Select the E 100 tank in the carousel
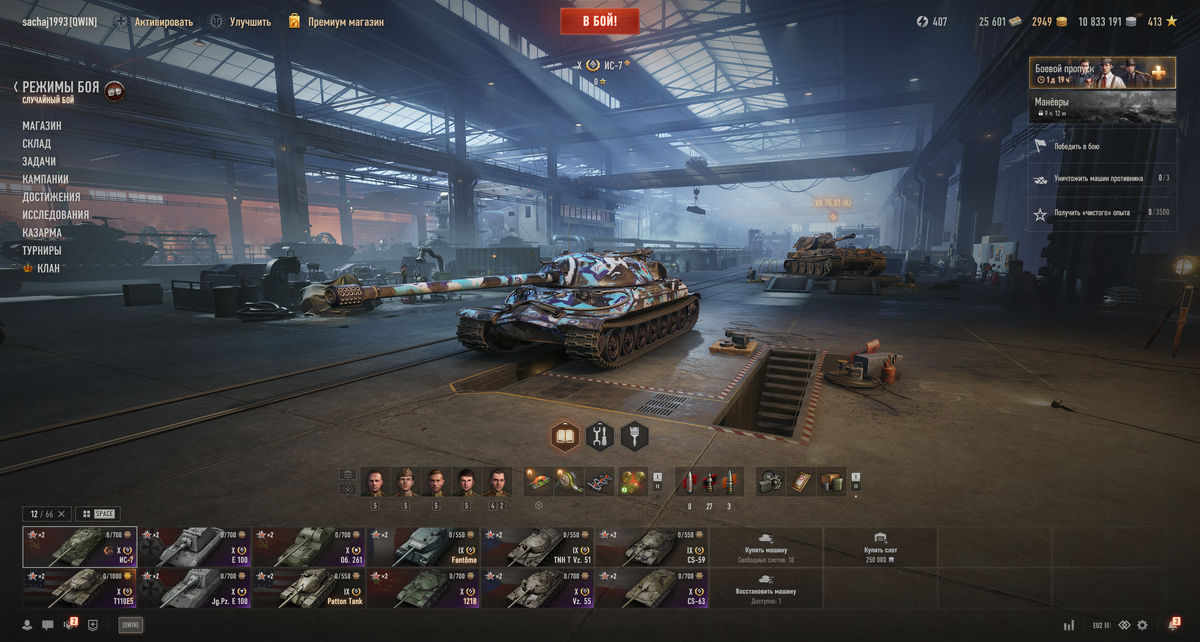1200x642 pixels. 195,547
